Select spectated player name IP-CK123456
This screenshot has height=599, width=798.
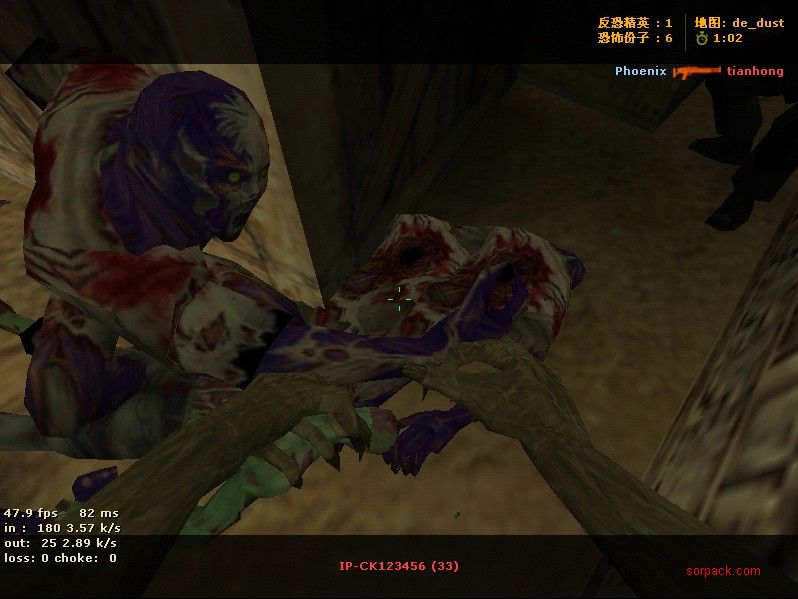pos(383,566)
